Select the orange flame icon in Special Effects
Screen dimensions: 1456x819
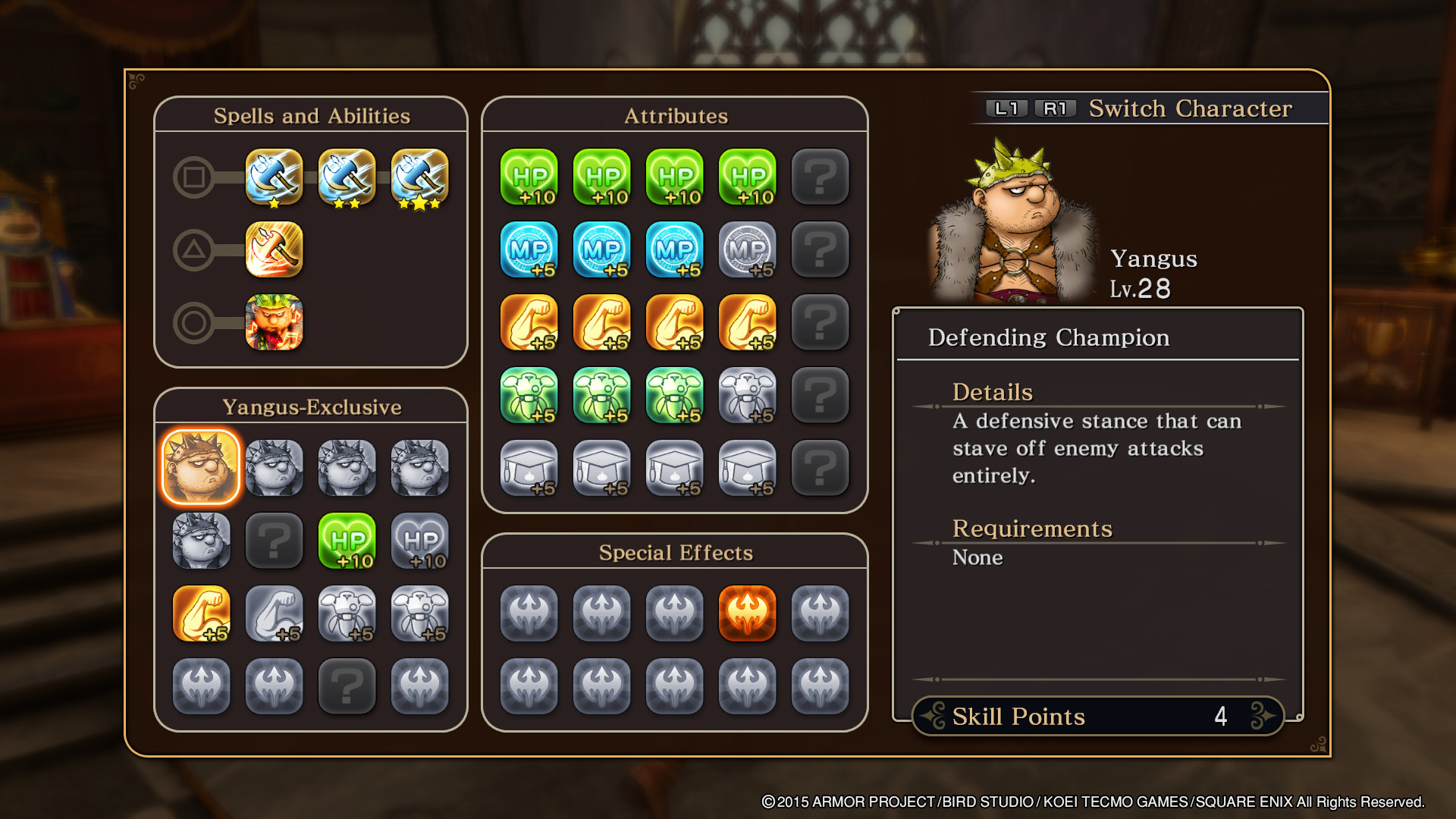coord(747,613)
